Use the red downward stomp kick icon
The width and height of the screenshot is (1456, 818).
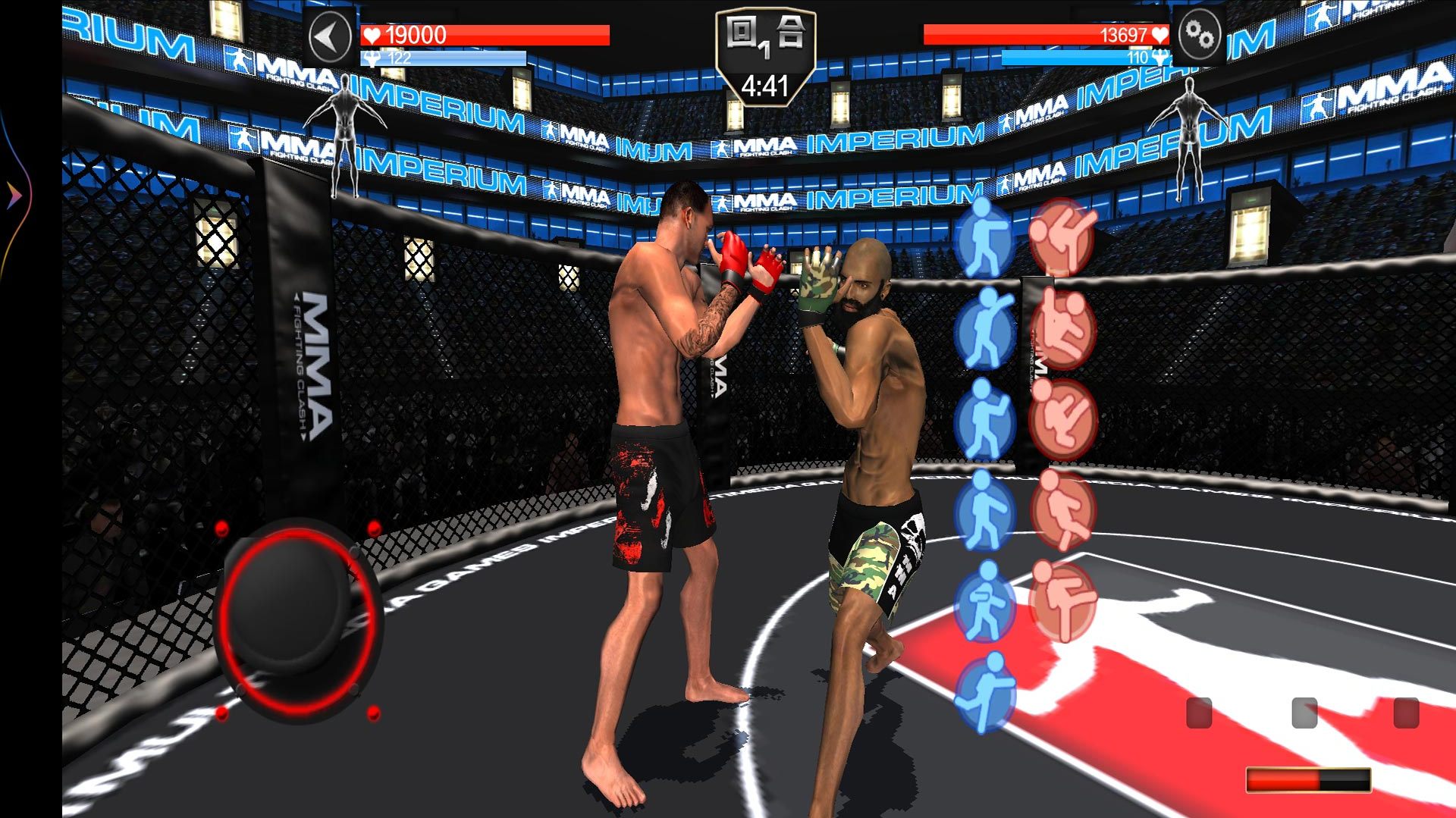point(1063,509)
